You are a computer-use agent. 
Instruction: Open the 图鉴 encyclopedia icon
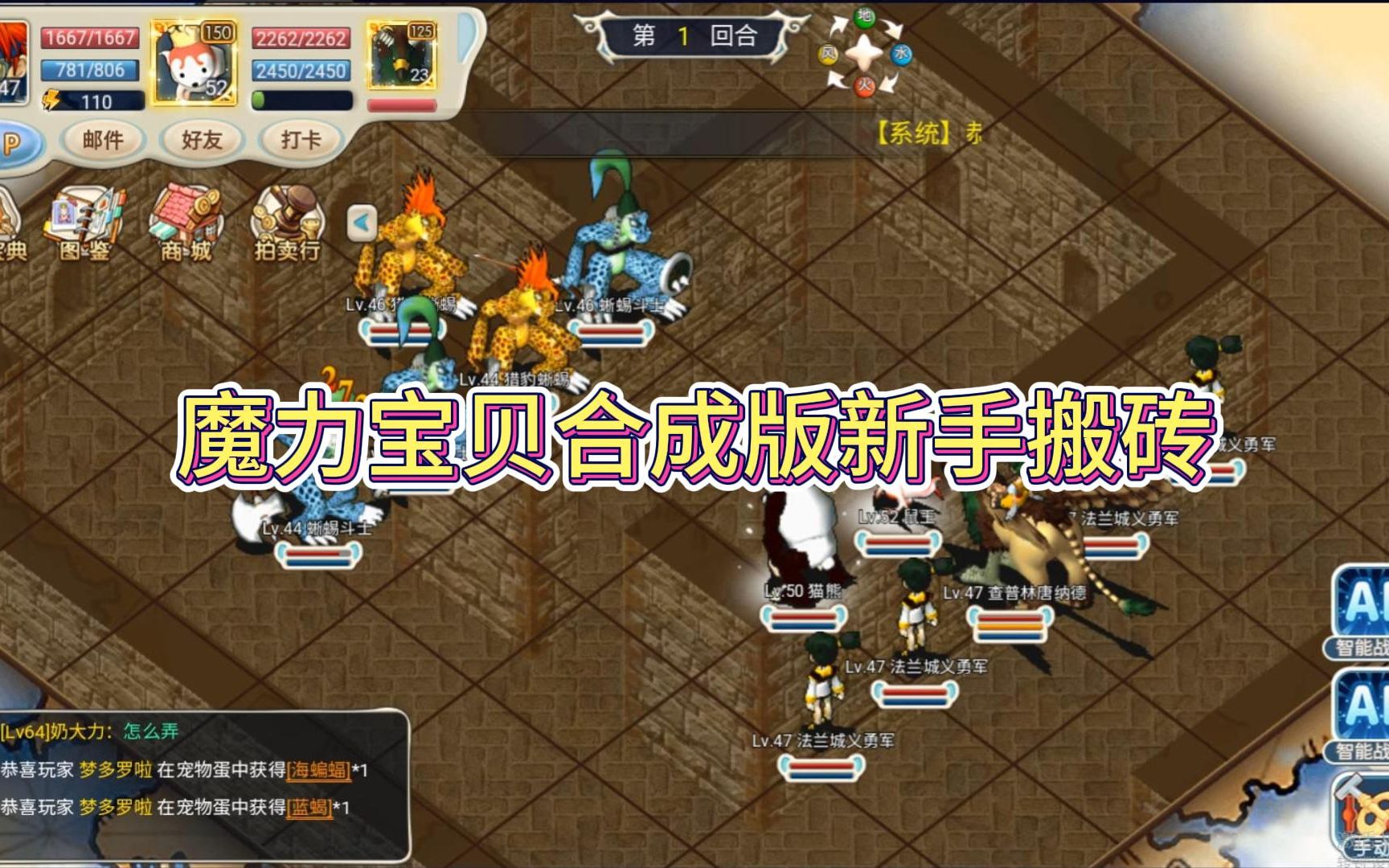pyautogui.click(x=85, y=225)
